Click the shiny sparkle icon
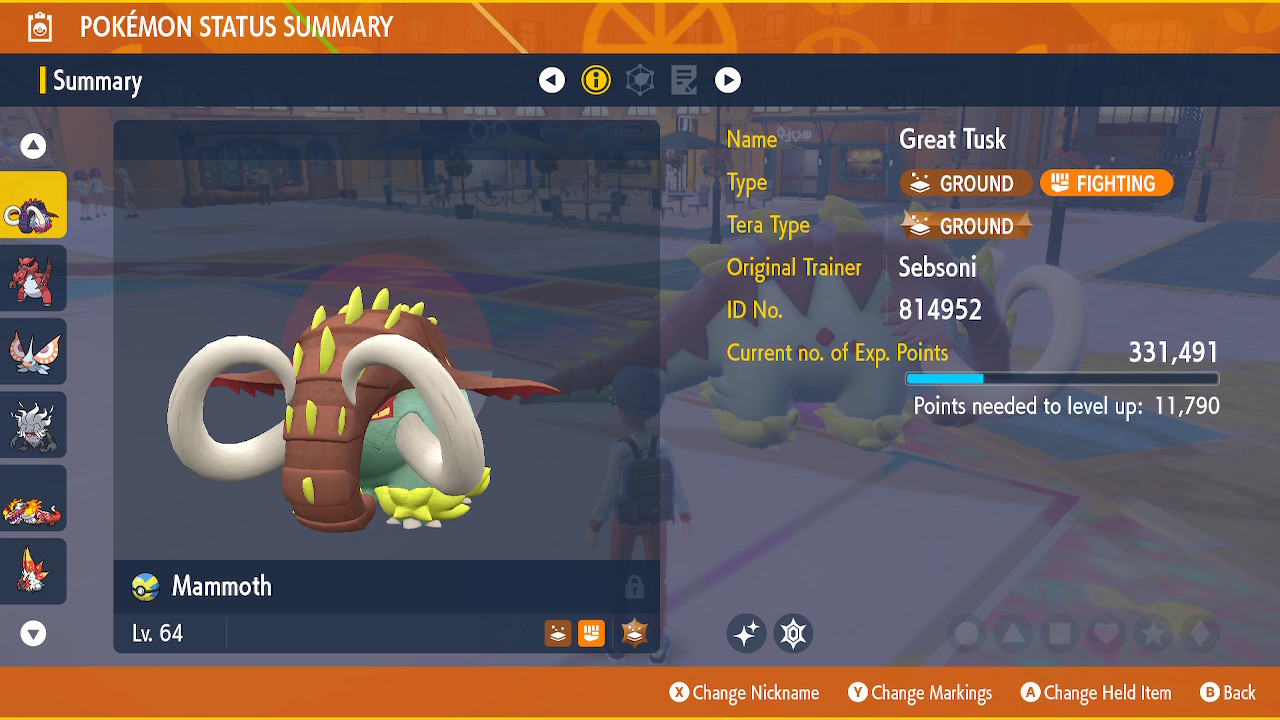The width and height of the screenshot is (1280, 720). 746,633
